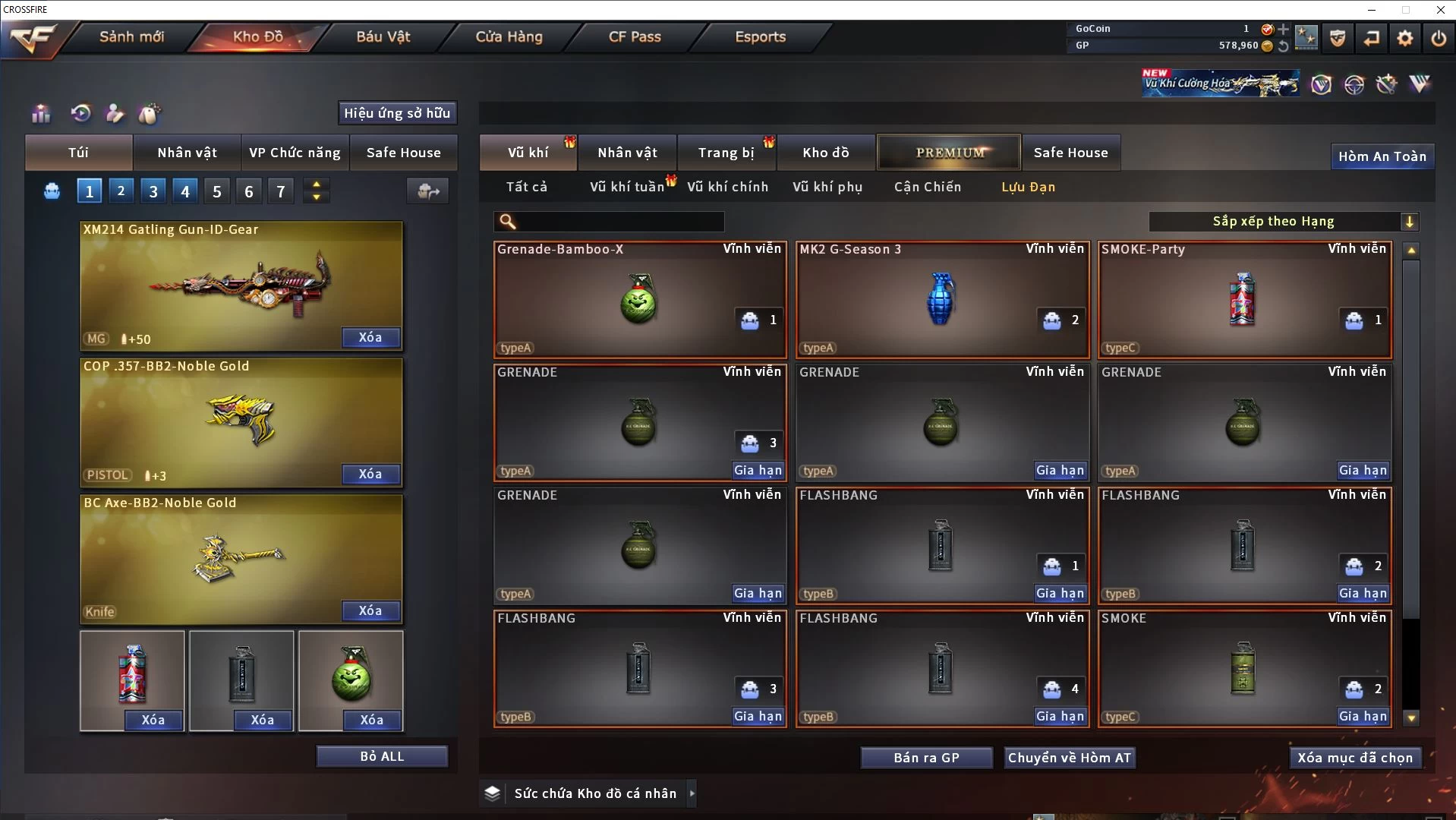The width and height of the screenshot is (1456, 820).
Task: Select the PREMIUM tab
Action: click(x=949, y=153)
